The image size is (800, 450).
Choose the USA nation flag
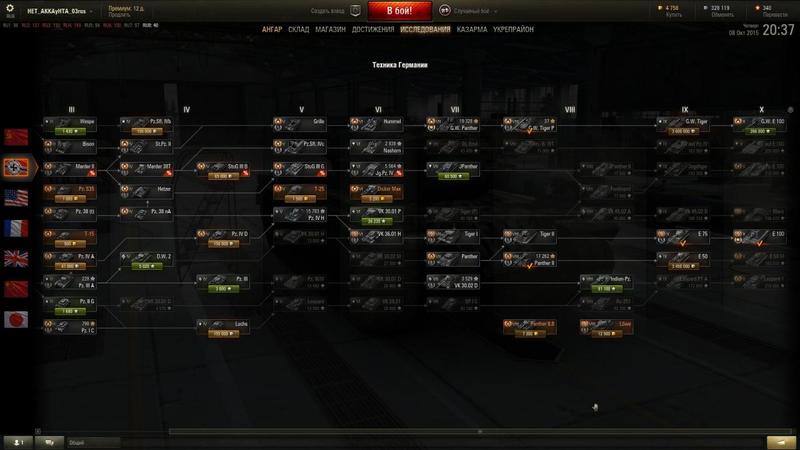(x=17, y=197)
